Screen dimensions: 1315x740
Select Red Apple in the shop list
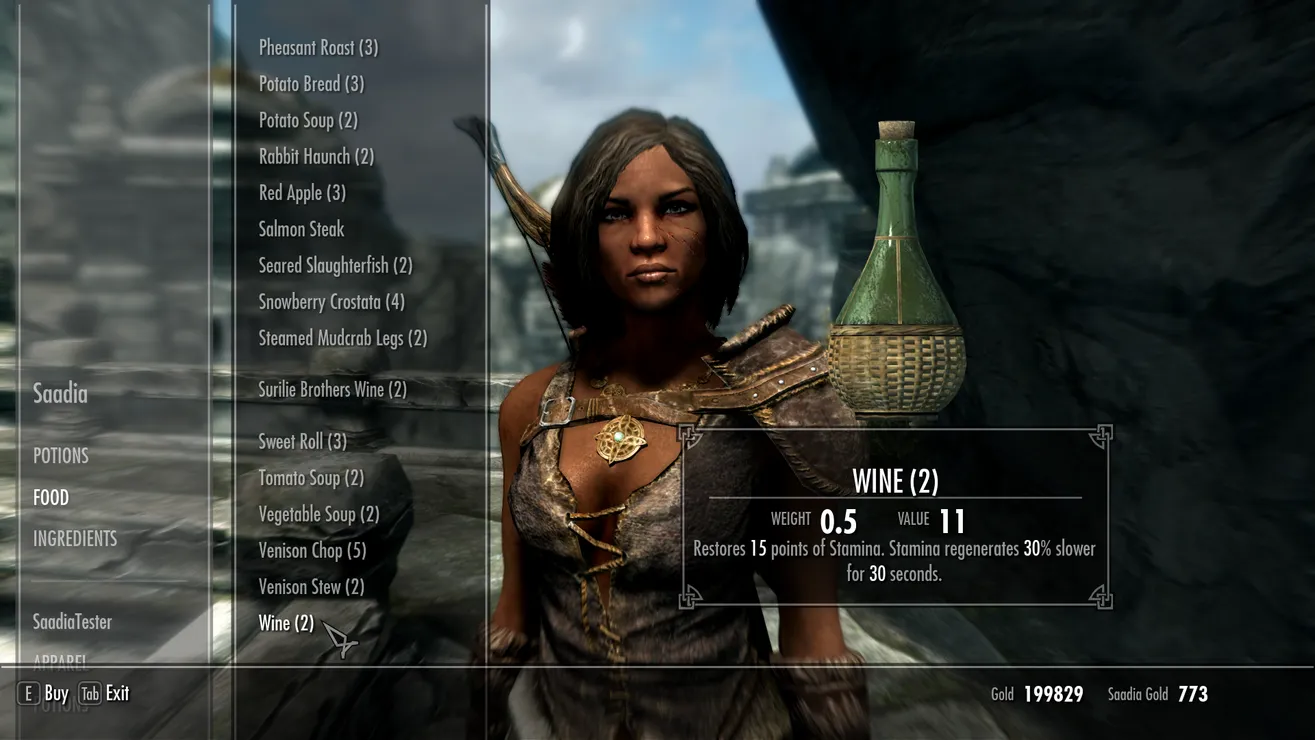click(x=302, y=193)
